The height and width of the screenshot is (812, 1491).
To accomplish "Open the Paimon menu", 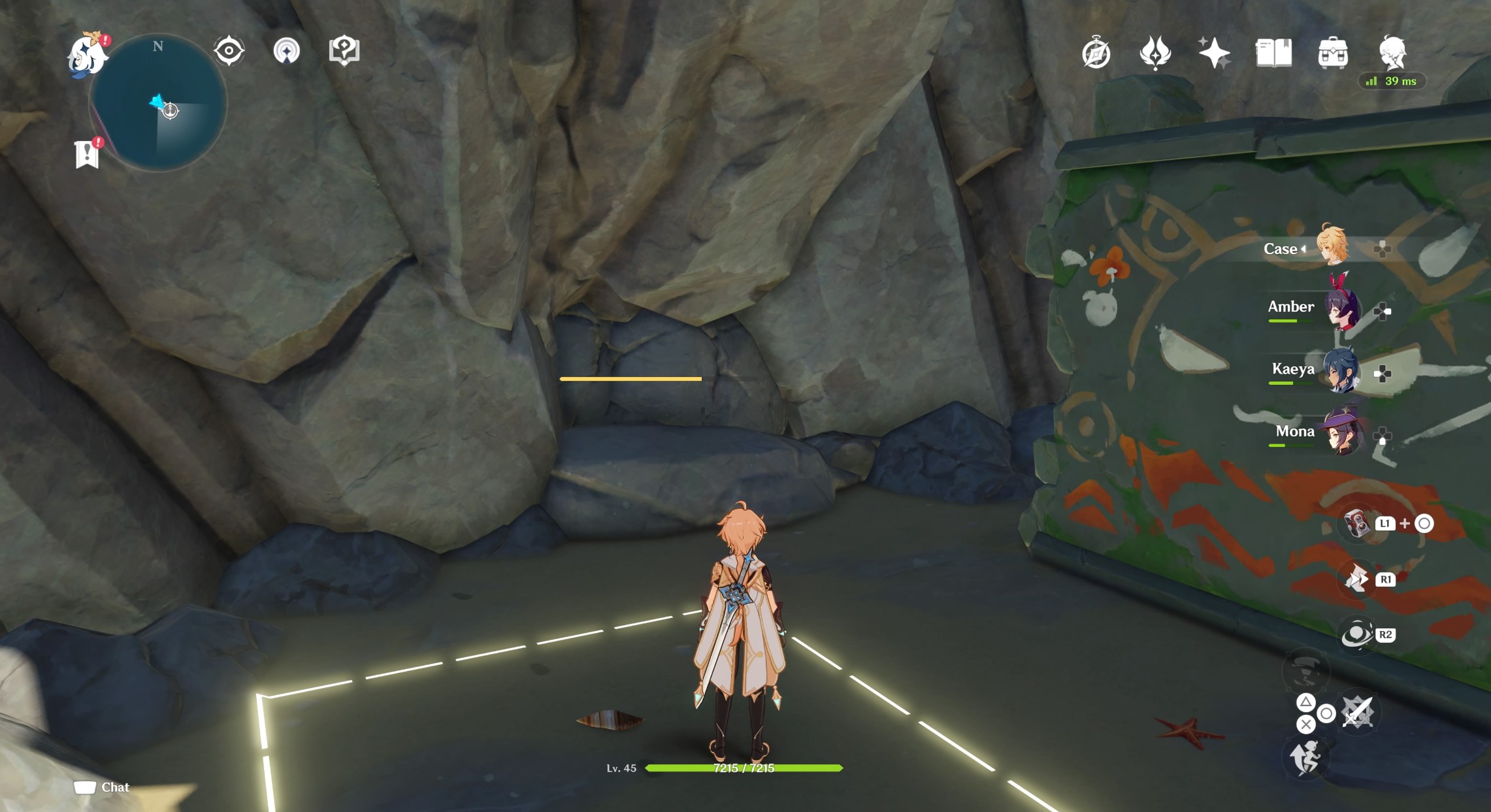I will (88, 55).
